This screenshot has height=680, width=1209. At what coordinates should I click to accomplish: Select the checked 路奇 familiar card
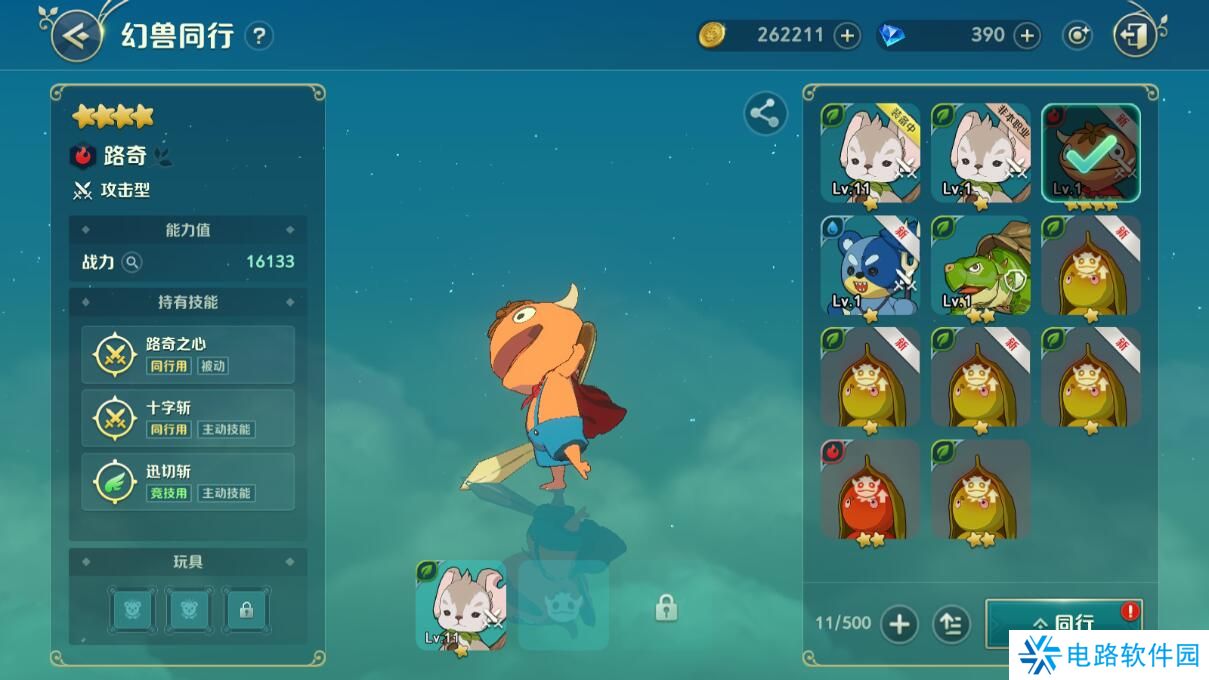pos(1090,153)
